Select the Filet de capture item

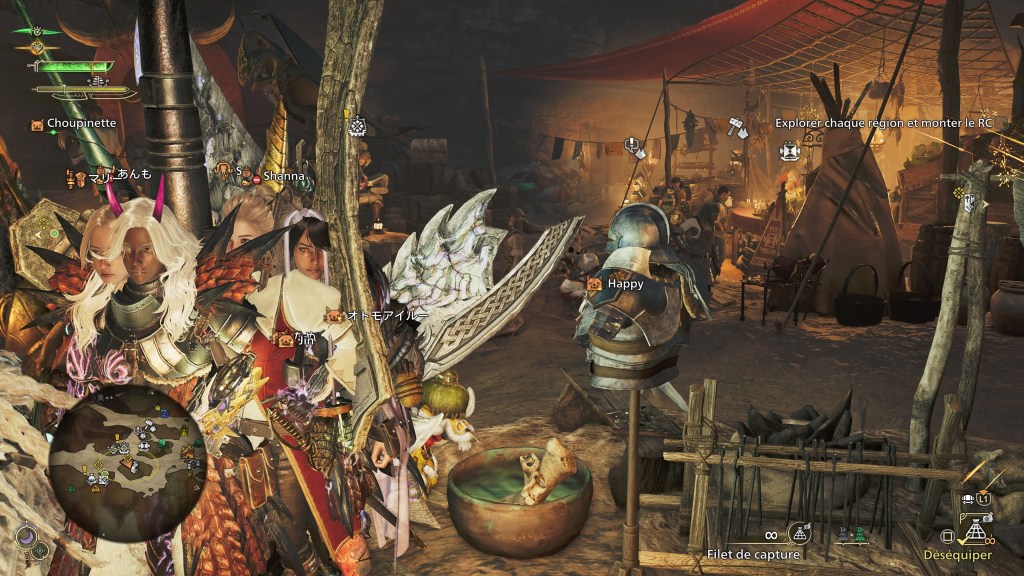point(754,554)
